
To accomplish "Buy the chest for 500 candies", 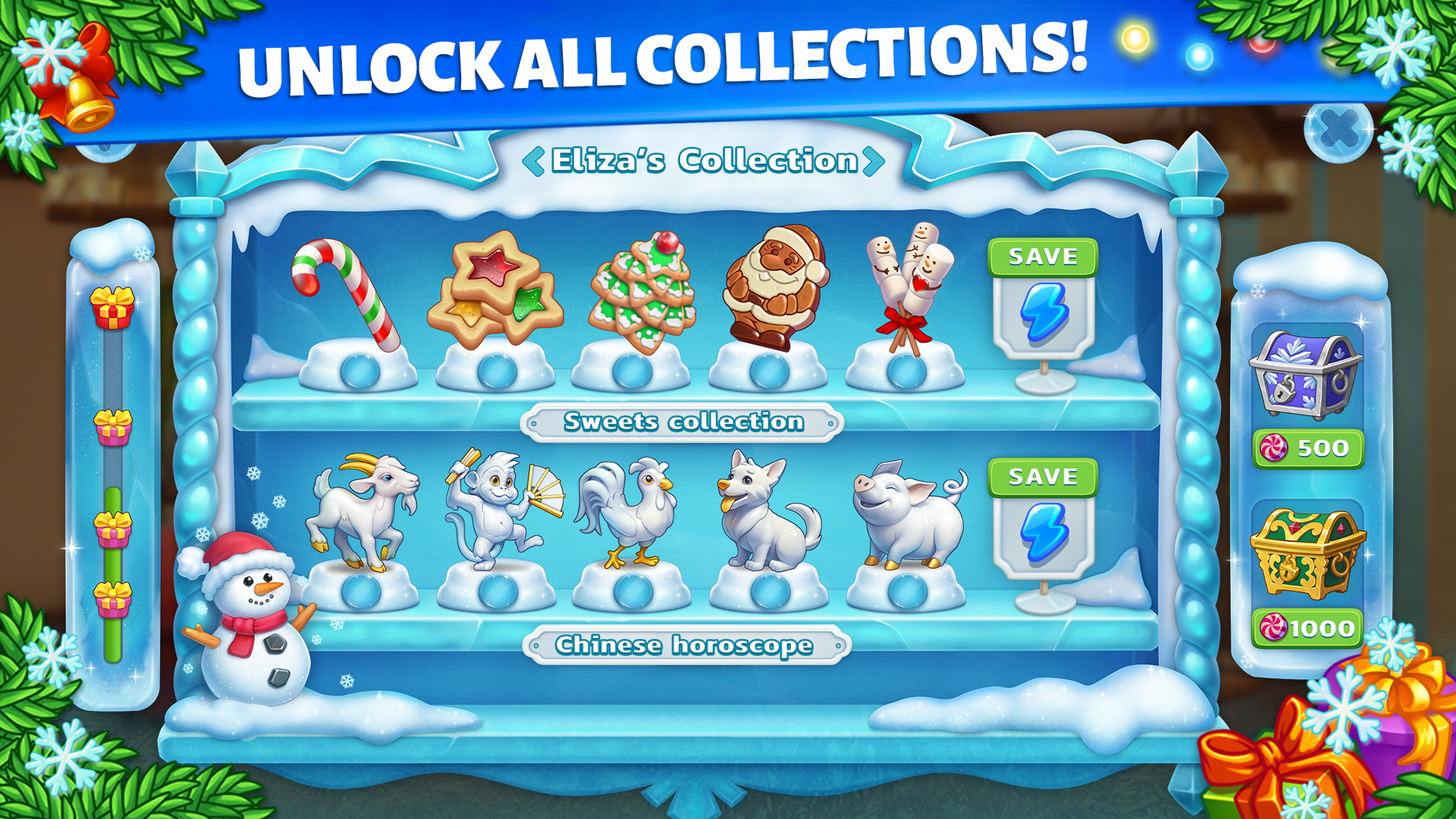I will click(1308, 447).
